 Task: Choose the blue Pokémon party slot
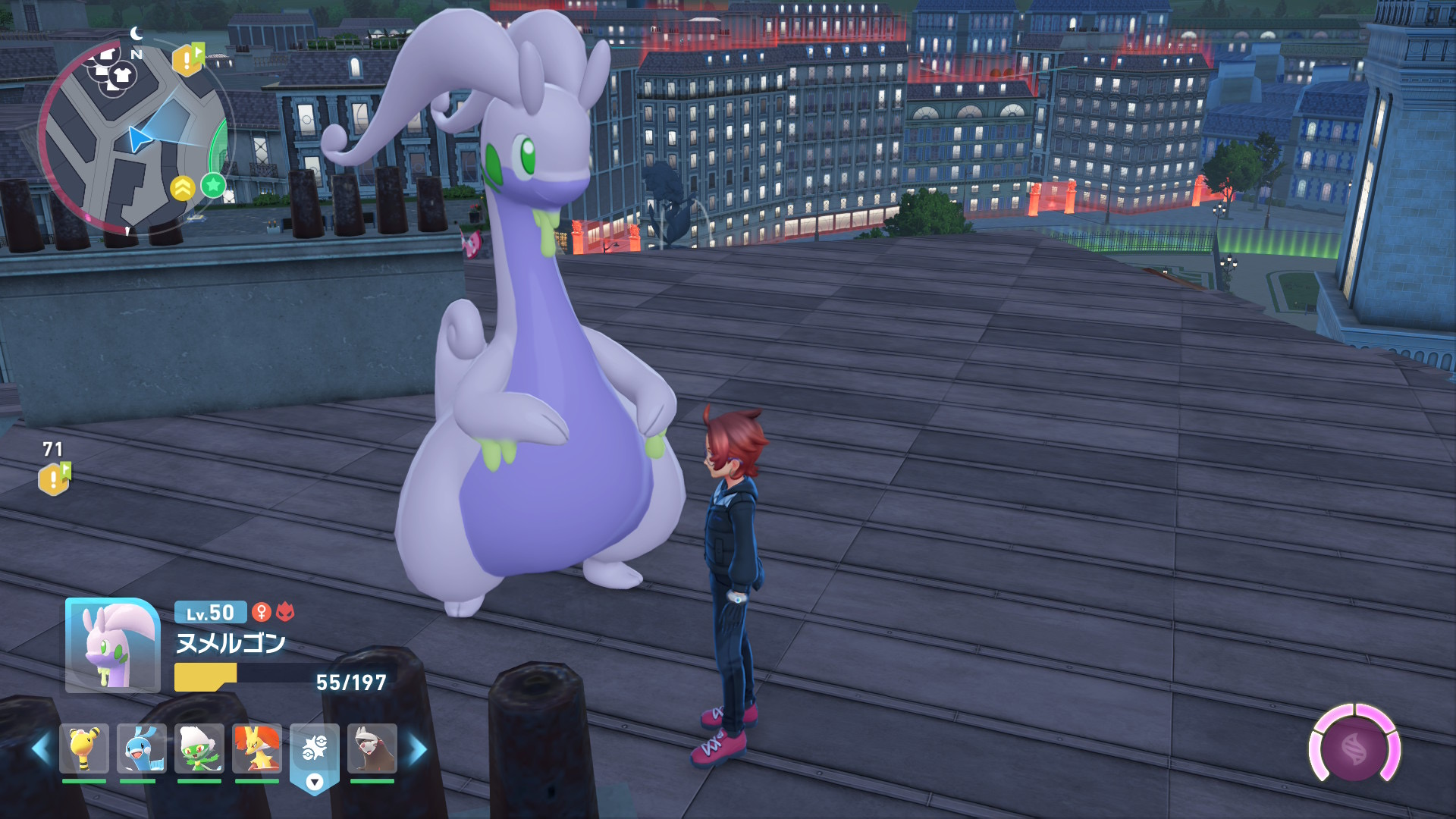142,748
